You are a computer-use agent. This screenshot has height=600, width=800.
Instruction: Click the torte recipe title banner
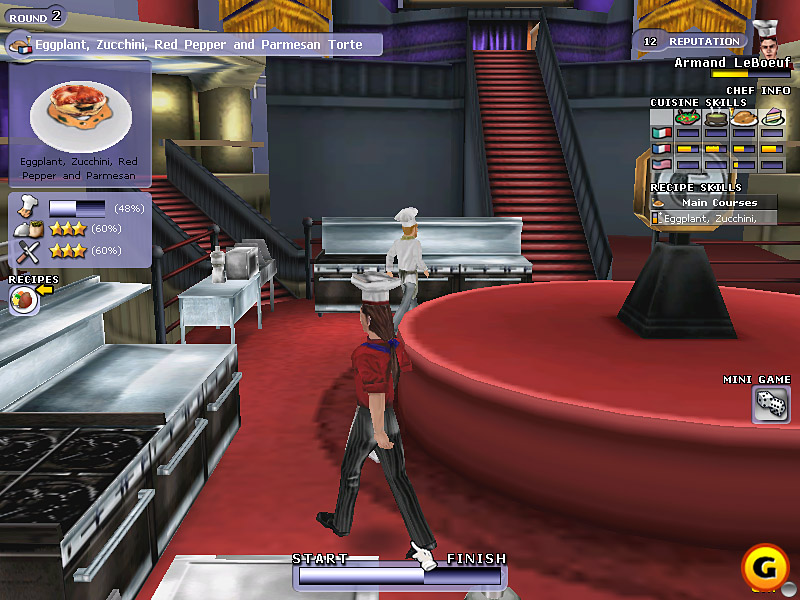click(196, 44)
